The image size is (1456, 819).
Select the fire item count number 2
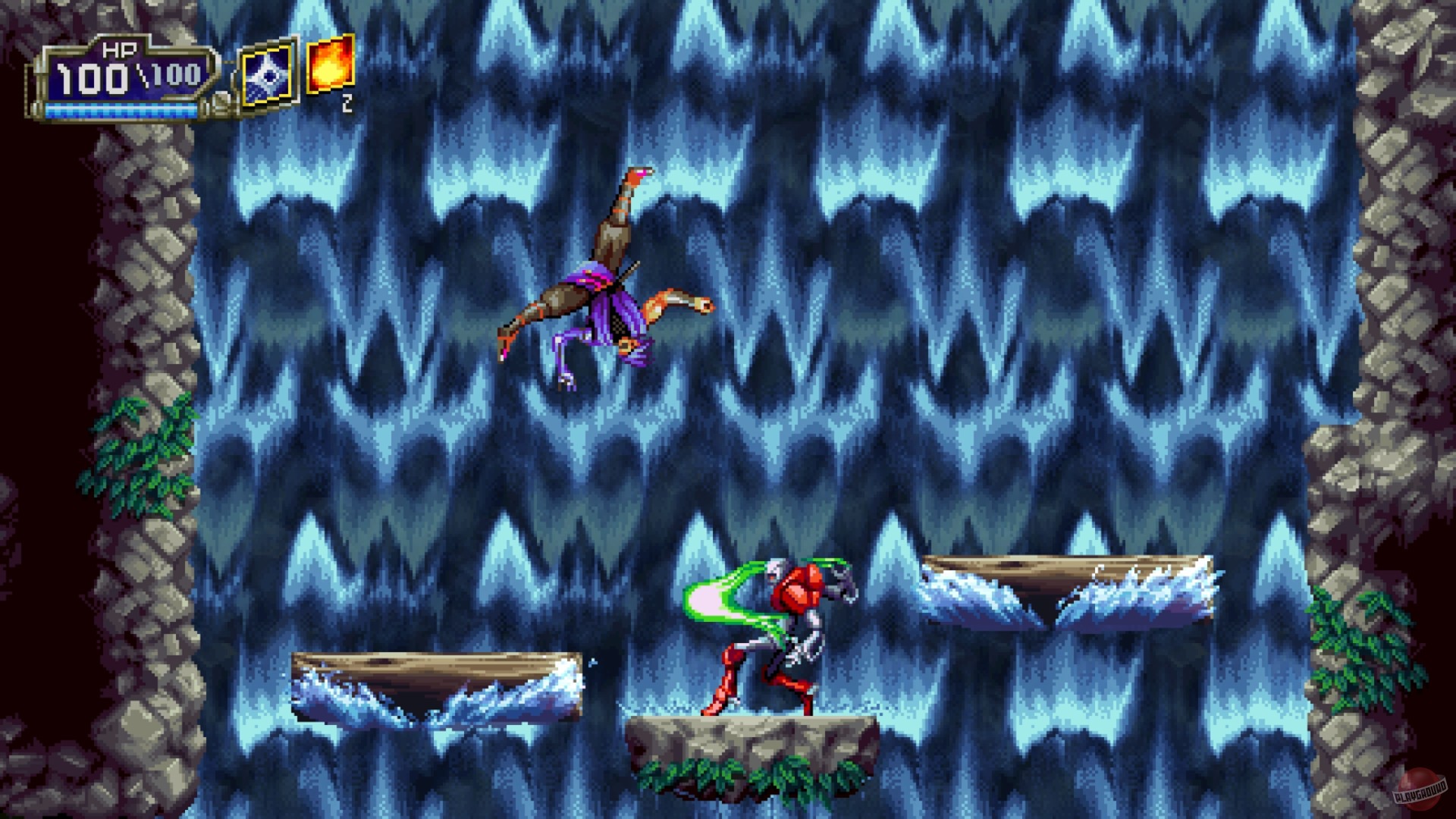[347, 101]
